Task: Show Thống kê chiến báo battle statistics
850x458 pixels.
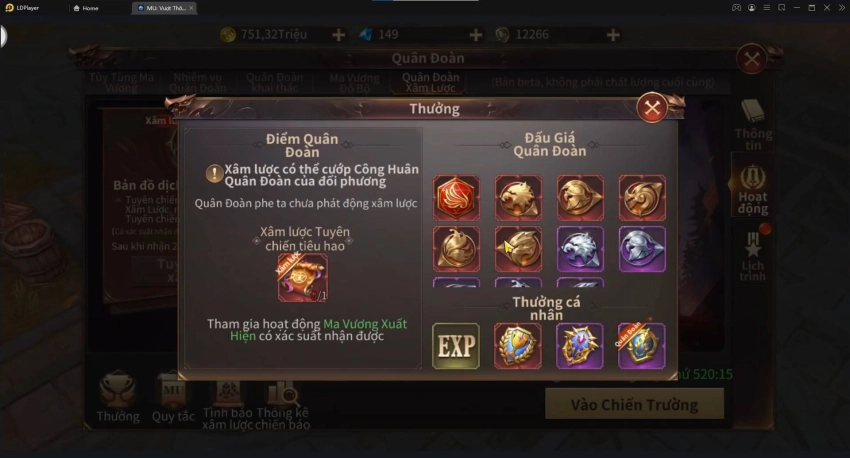Action: [283, 402]
